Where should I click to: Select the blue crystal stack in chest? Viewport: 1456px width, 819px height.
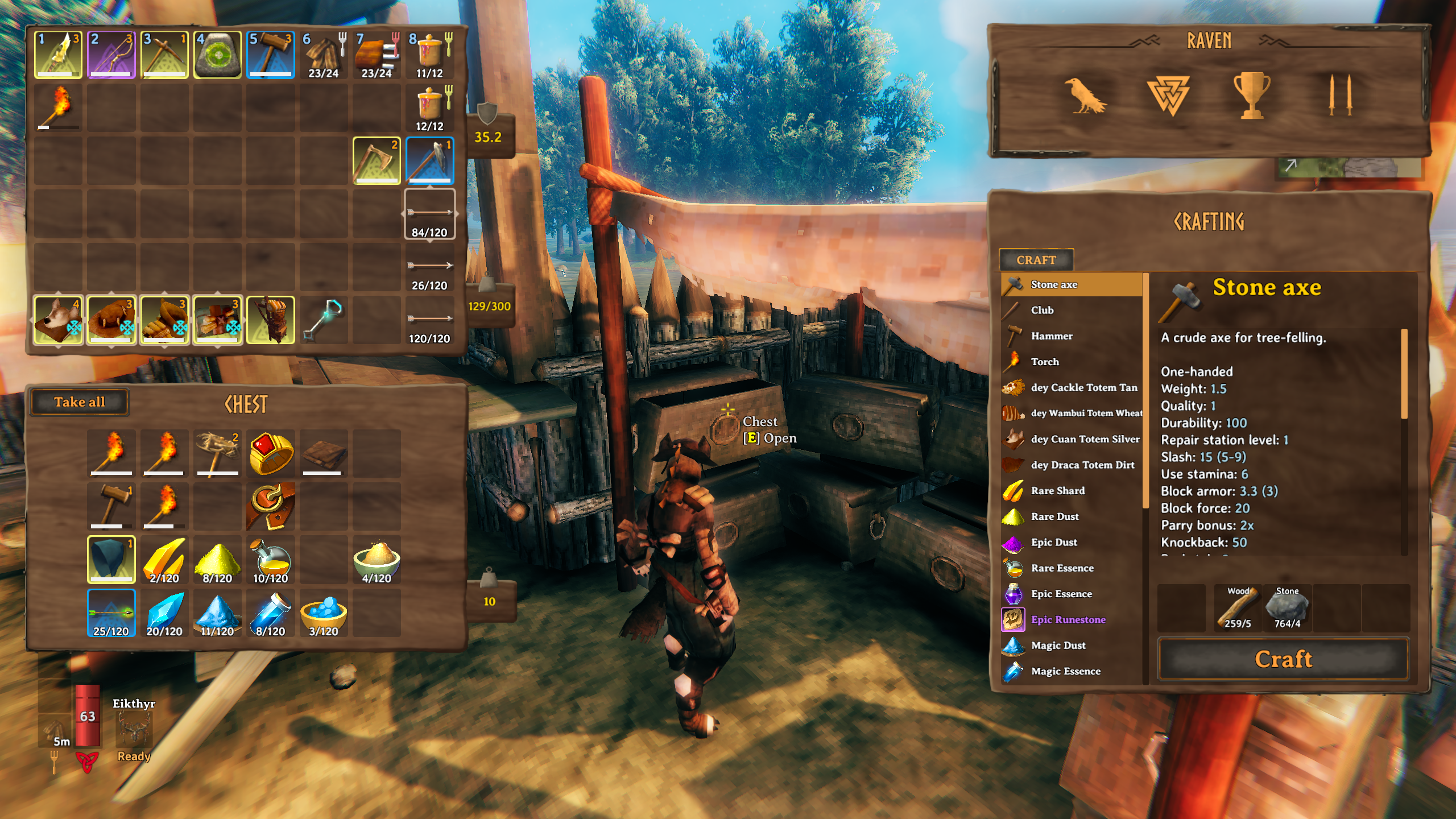point(164,613)
